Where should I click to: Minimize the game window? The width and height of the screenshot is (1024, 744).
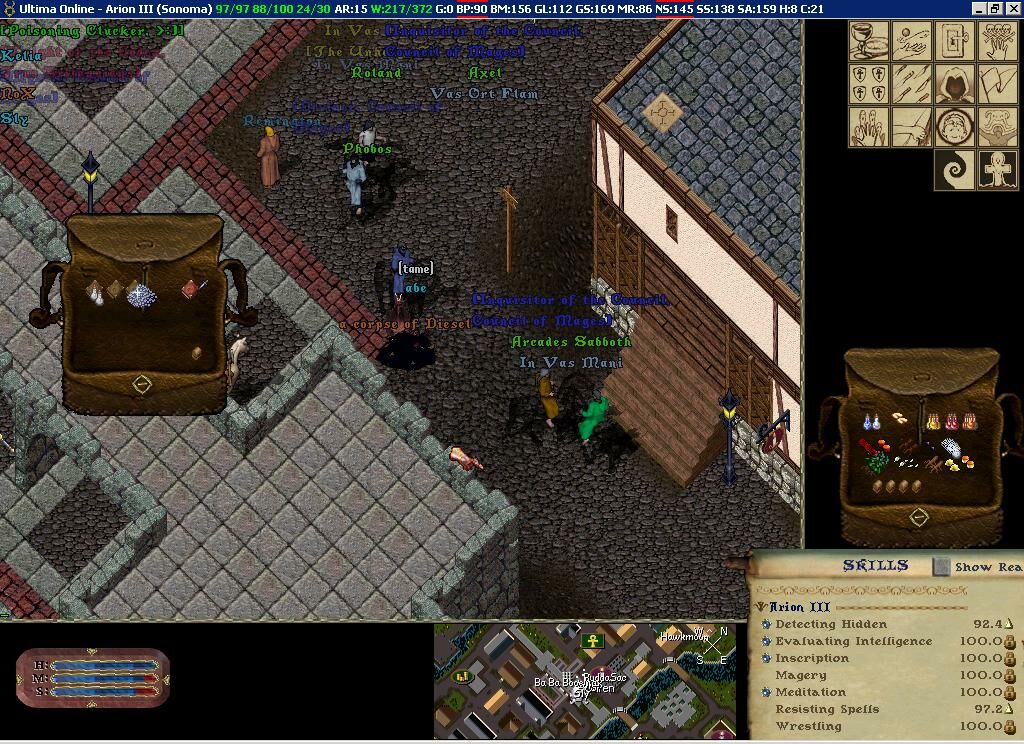click(978, 8)
